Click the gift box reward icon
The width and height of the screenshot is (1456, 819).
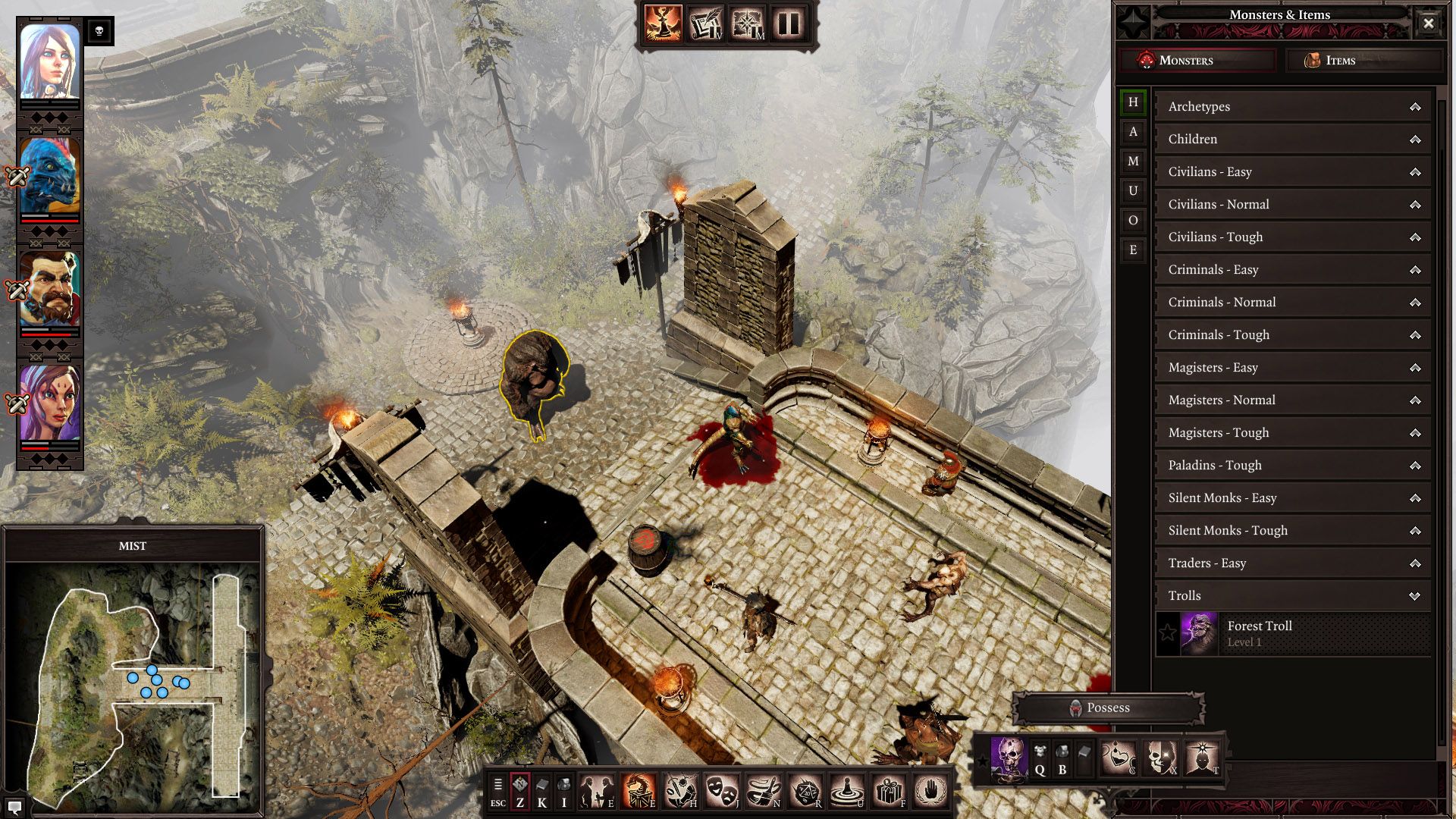click(889, 792)
